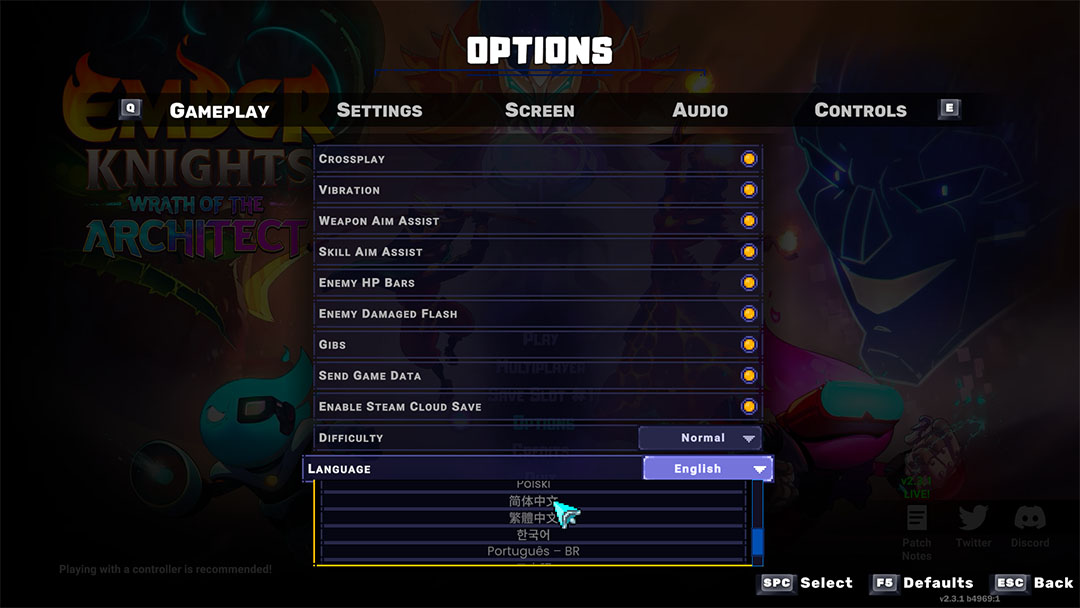The image size is (1080, 608).
Task: Choose 简体中文 from the language list
Action: point(533,501)
